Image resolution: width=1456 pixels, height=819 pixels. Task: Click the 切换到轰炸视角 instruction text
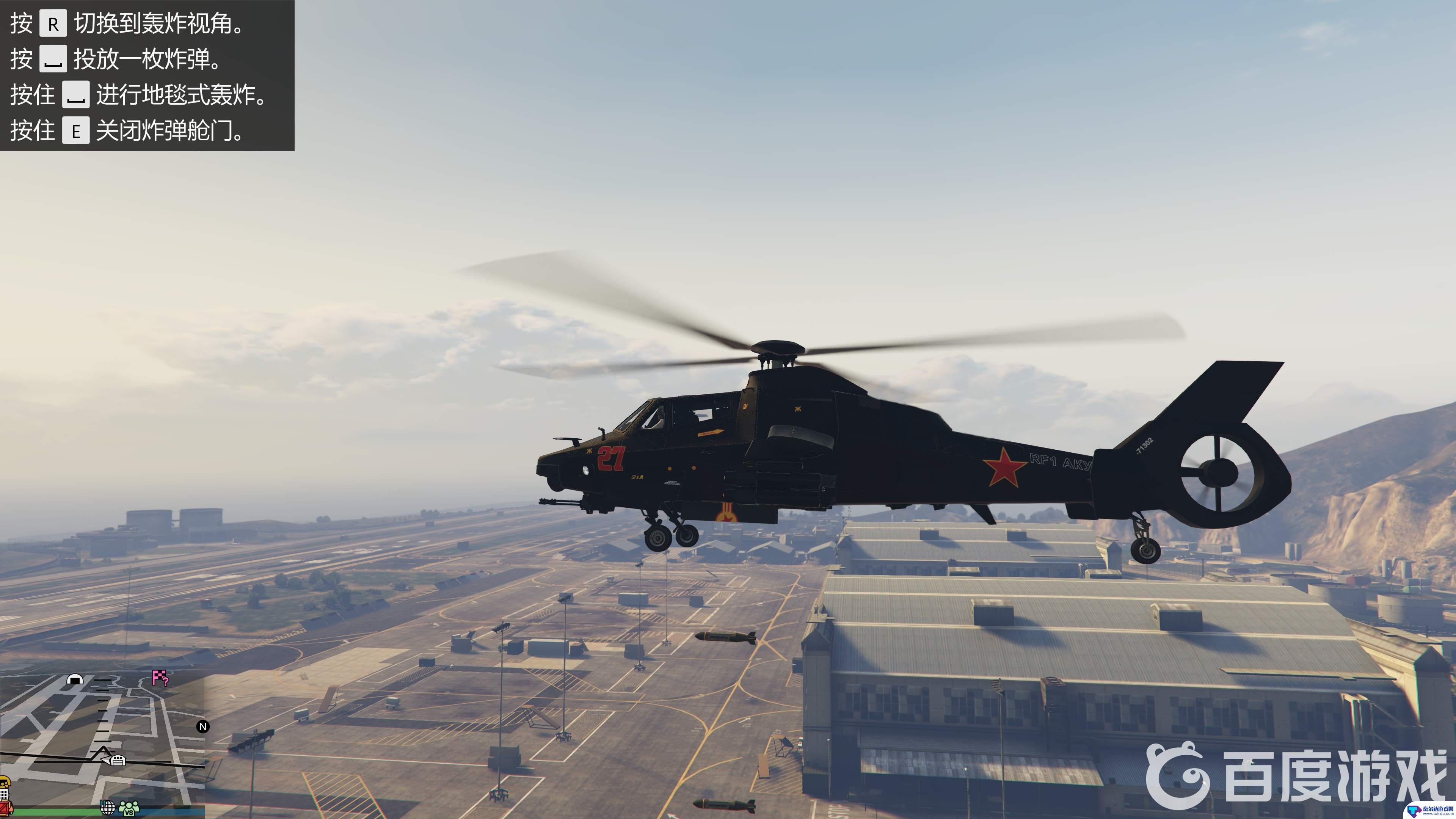click(158, 24)
